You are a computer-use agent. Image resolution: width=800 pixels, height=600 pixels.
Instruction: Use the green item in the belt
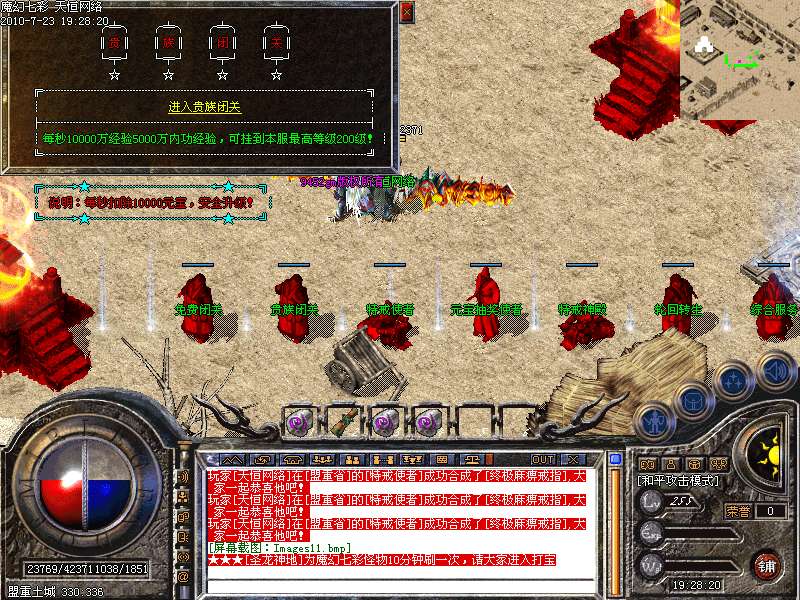click(x=341, y=421)
